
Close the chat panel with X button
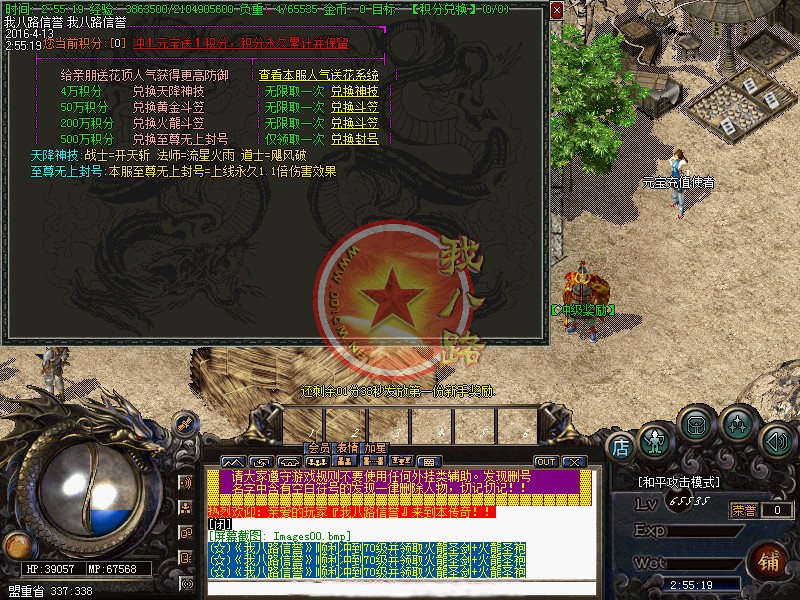coord(573,461)
